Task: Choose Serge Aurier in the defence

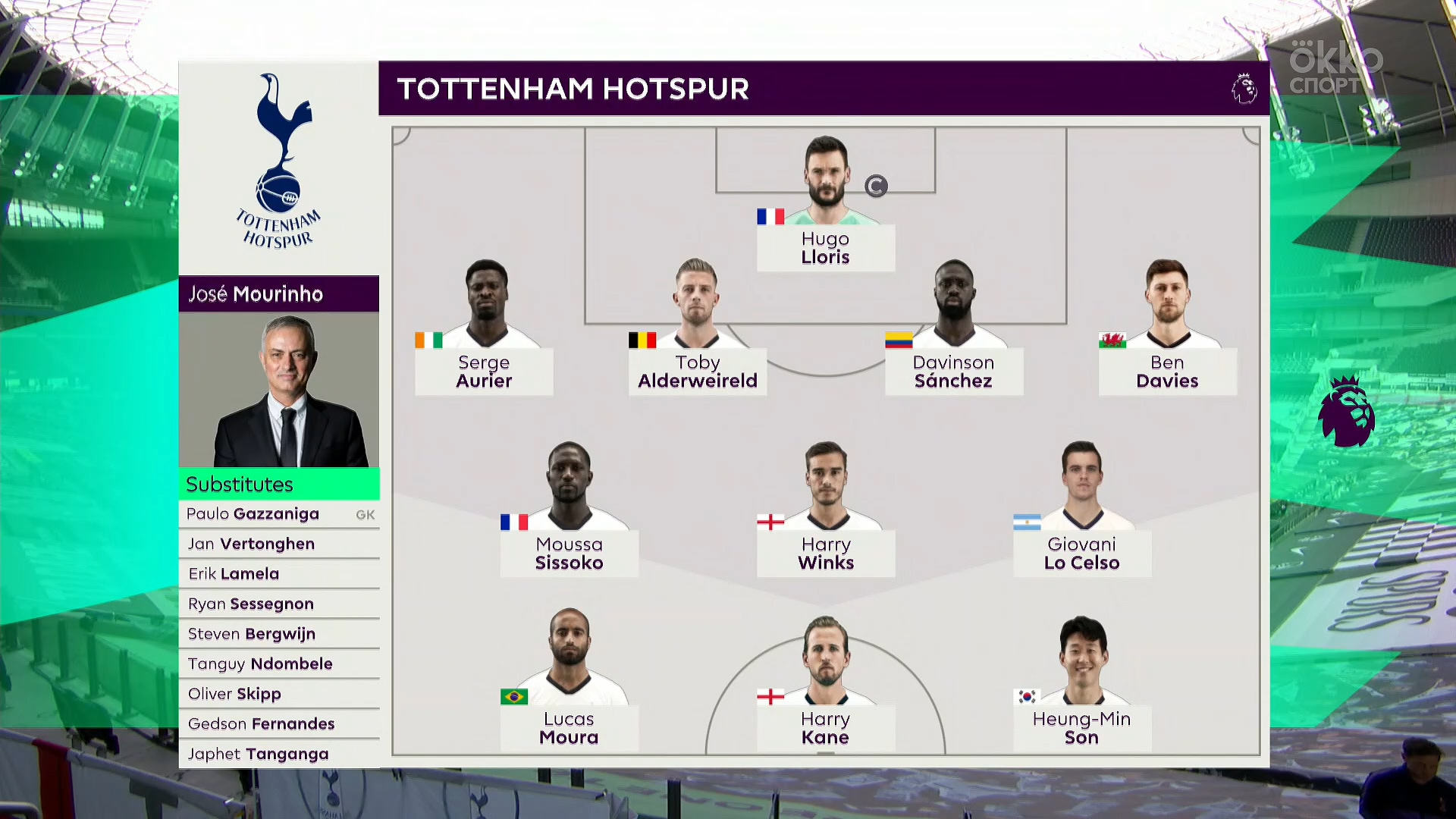Action: [x=484, y=372]
